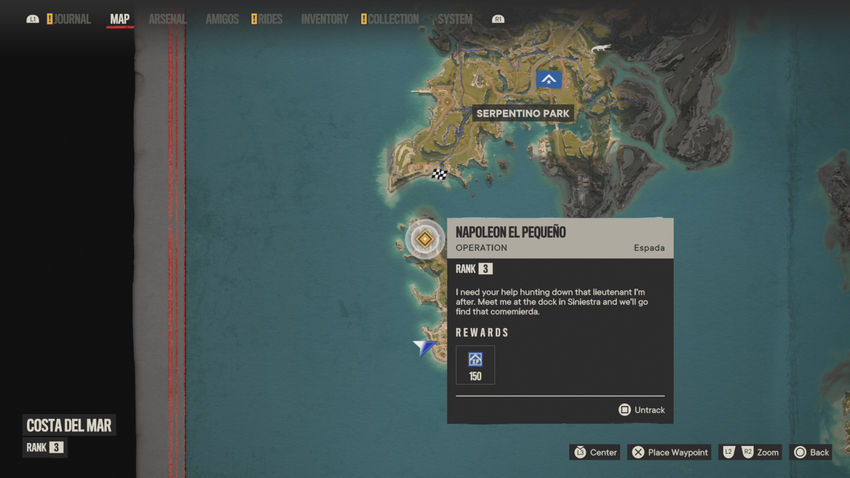
Task: Open the Journal tab
Action: [72, 19]
